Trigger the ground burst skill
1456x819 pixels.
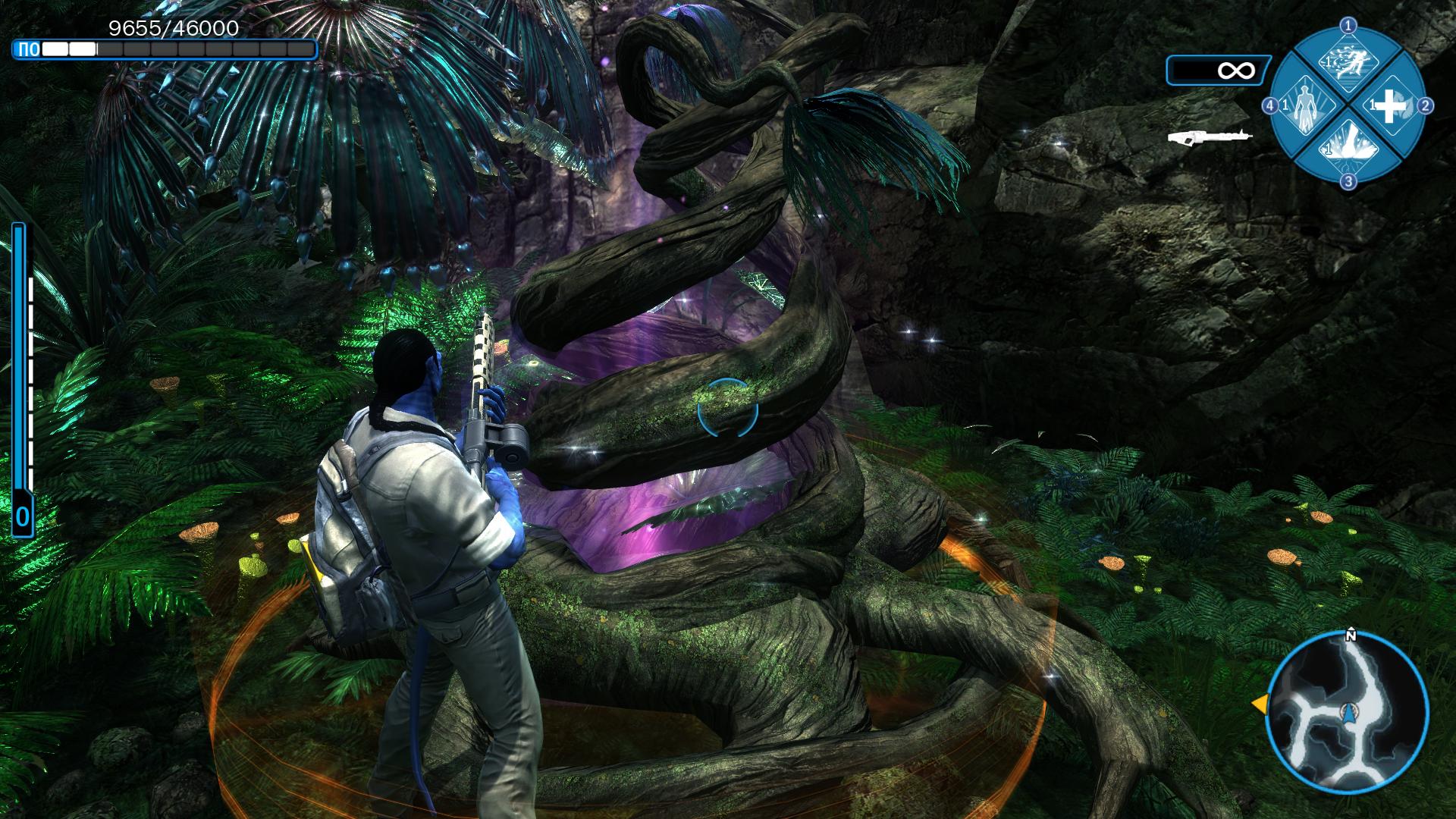[1347, 147]
